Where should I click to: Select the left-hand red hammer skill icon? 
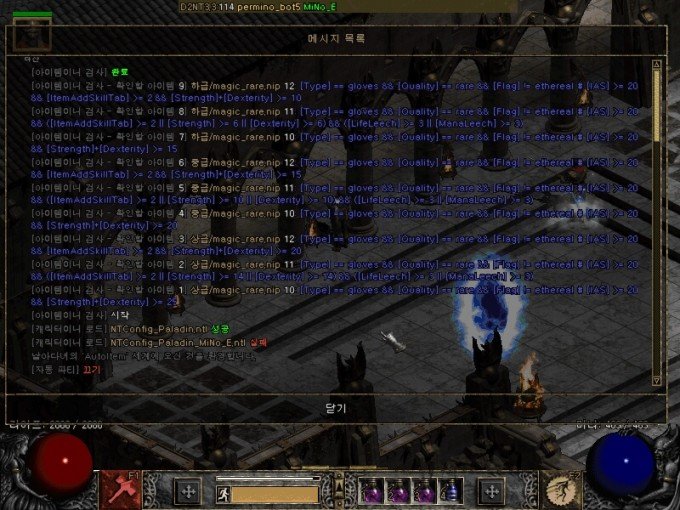(x=120, y=489)
